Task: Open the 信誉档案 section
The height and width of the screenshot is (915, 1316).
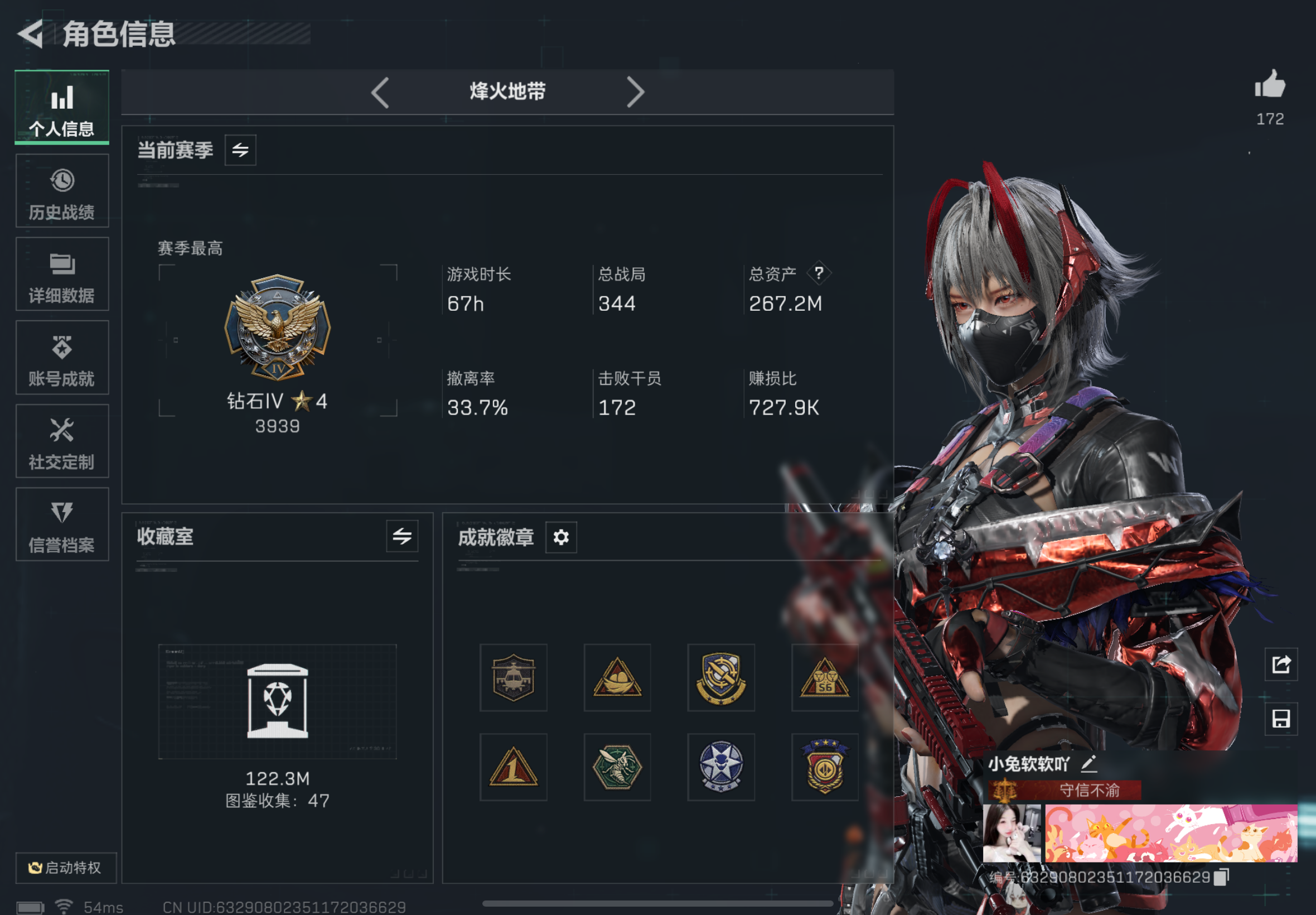Action: (62, 524)
